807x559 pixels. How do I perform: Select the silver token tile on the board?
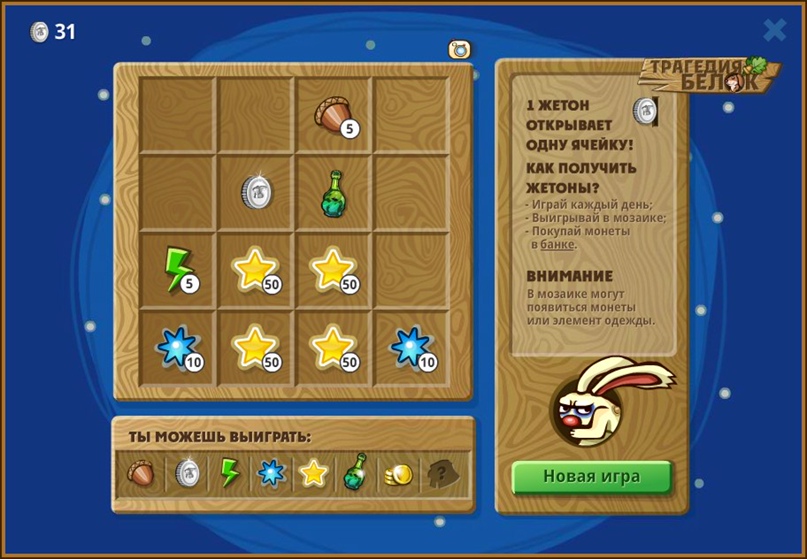point(256,192)
